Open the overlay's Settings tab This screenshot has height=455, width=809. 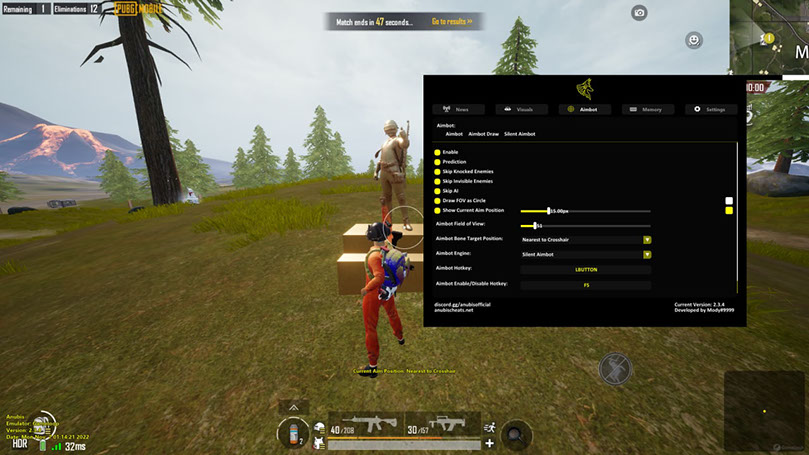pos(711,109)
